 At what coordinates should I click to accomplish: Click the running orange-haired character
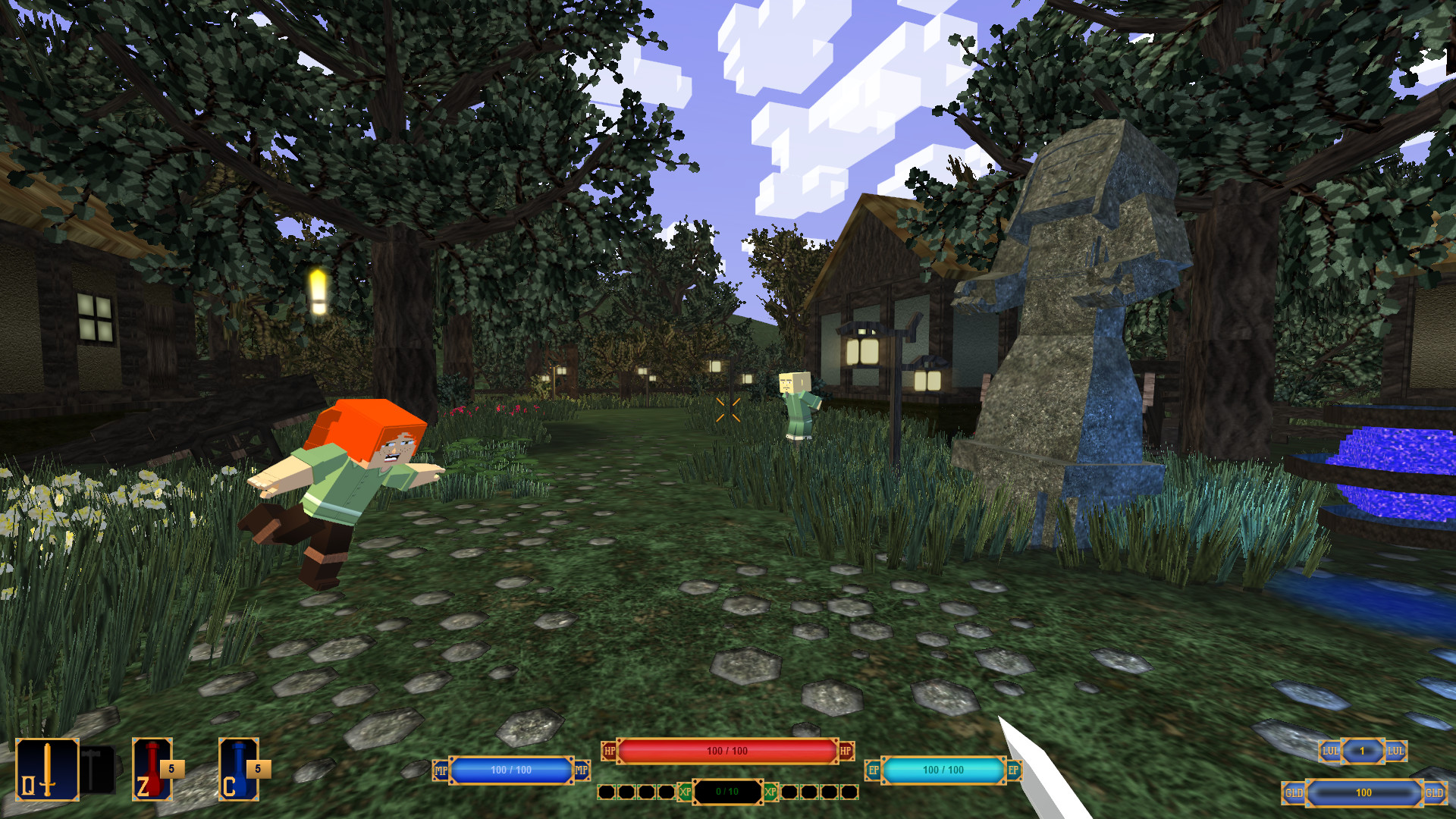pos(349,478)
